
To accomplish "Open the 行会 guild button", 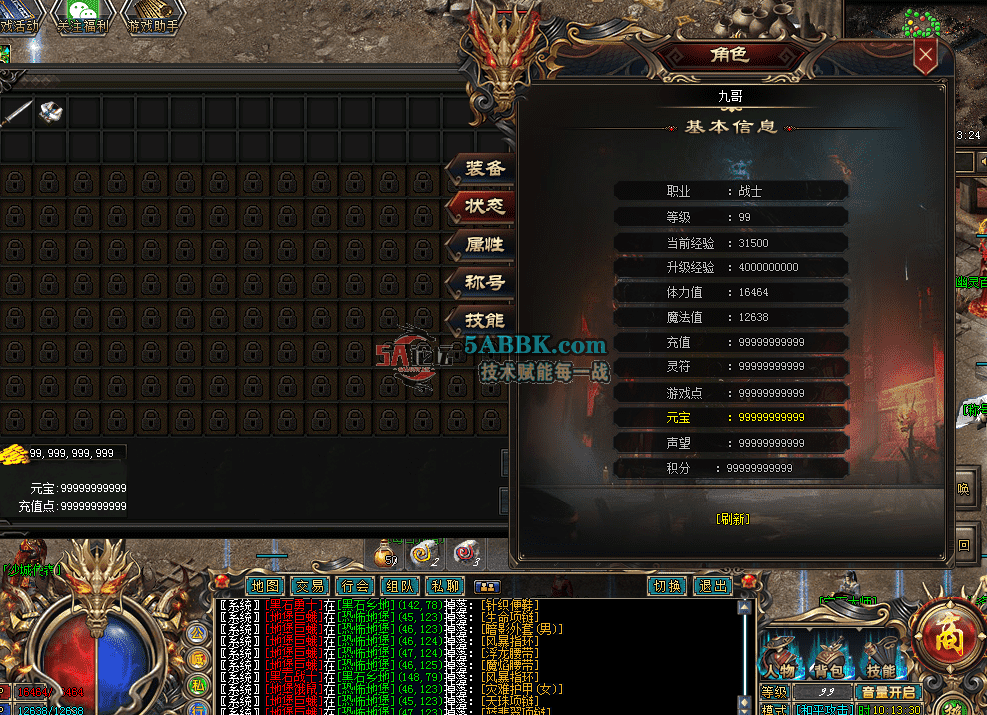I will (355, 586).
